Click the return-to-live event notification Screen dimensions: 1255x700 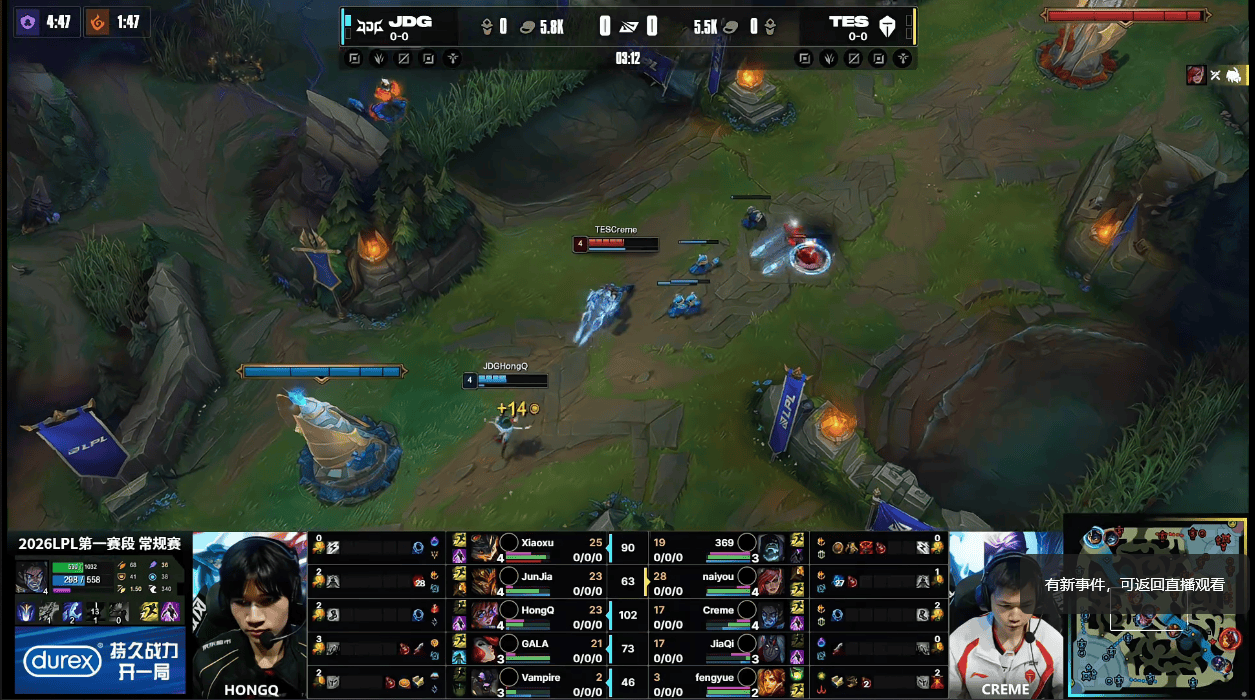tap(1134, 585)
